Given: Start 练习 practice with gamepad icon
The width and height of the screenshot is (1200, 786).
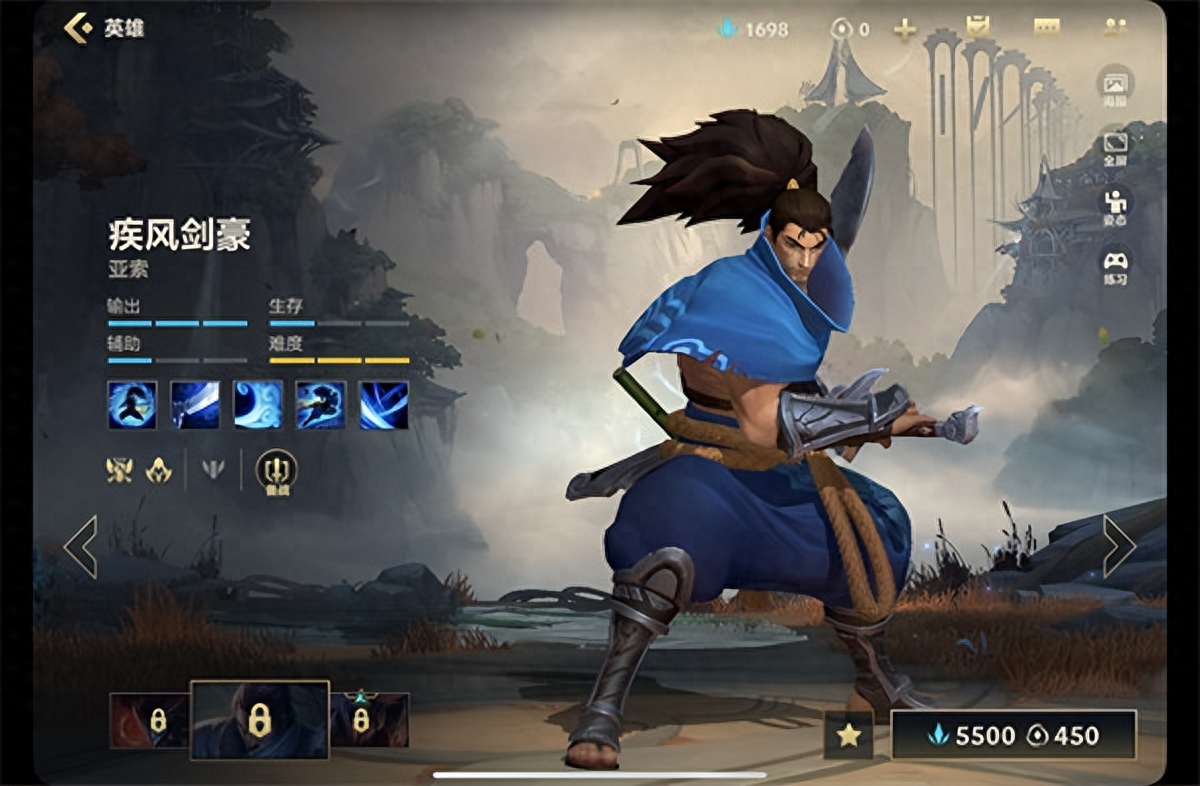Looking at the screenshot, I should point(1115,266).
